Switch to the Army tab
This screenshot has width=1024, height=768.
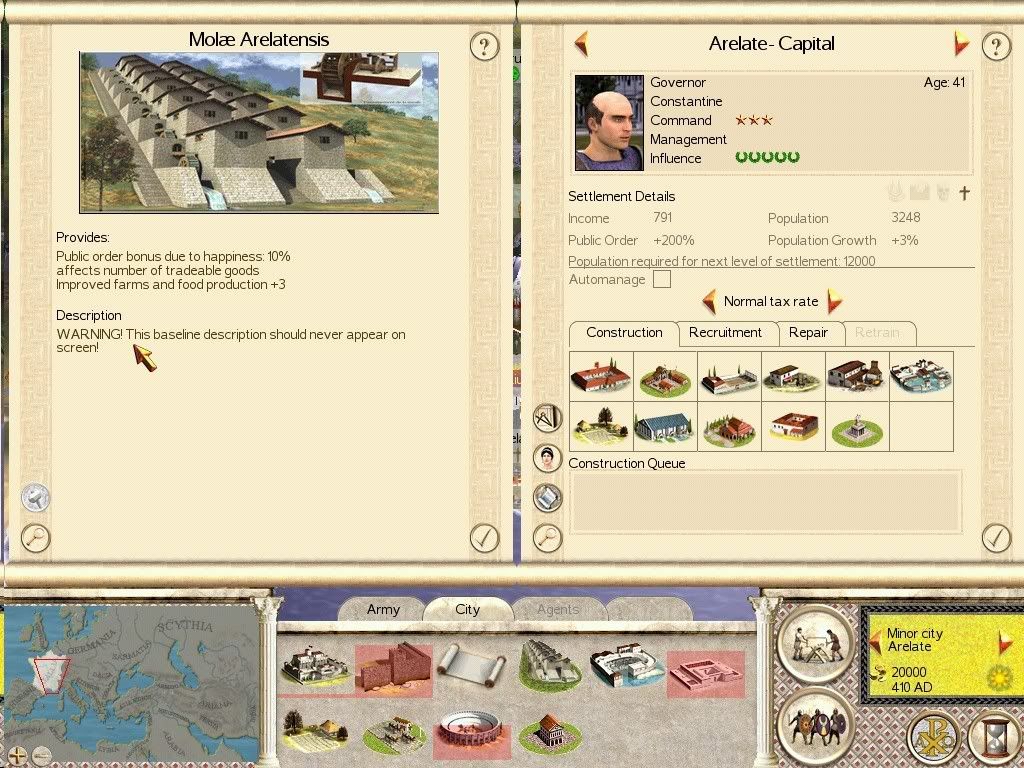[x=383, y=609]
